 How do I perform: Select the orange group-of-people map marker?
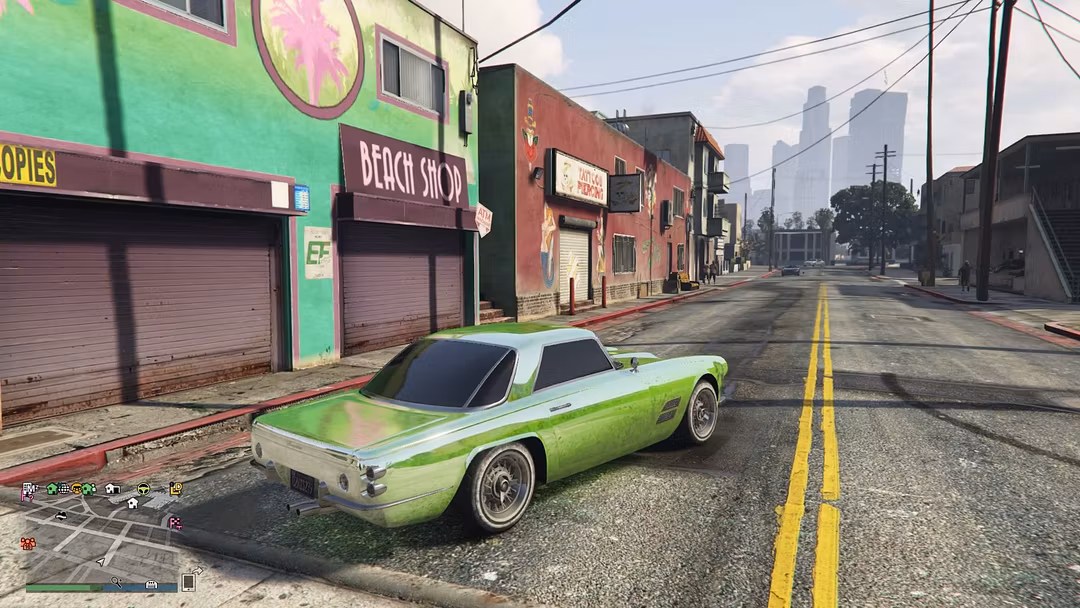(28, 543)
